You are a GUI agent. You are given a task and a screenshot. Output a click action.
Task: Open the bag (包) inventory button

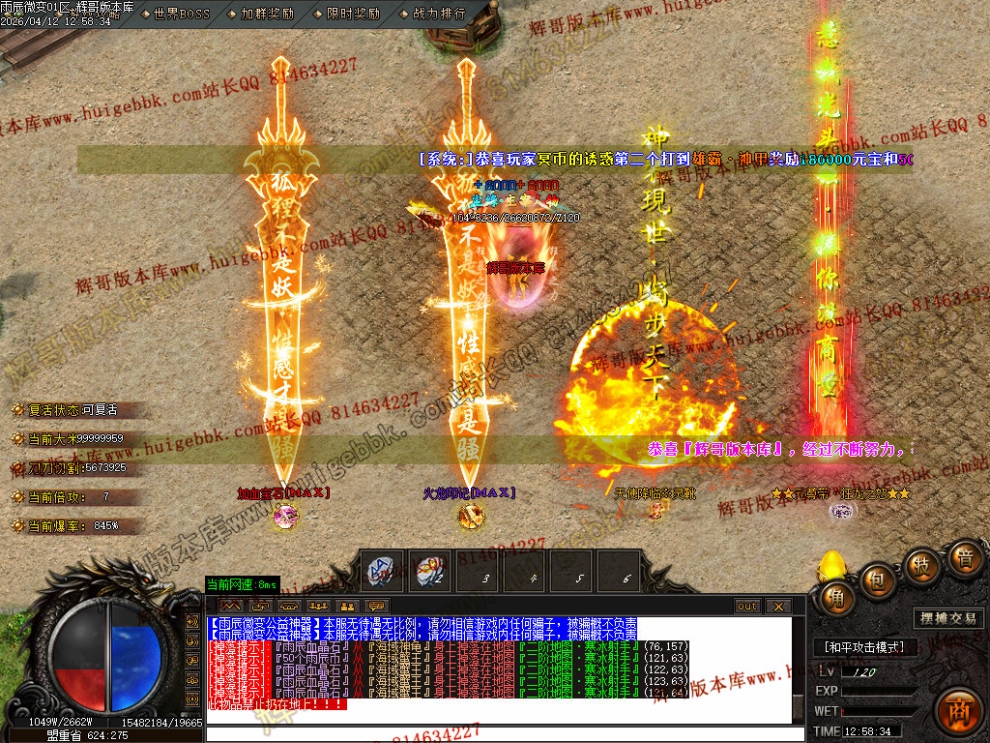[x=876, y=579]
